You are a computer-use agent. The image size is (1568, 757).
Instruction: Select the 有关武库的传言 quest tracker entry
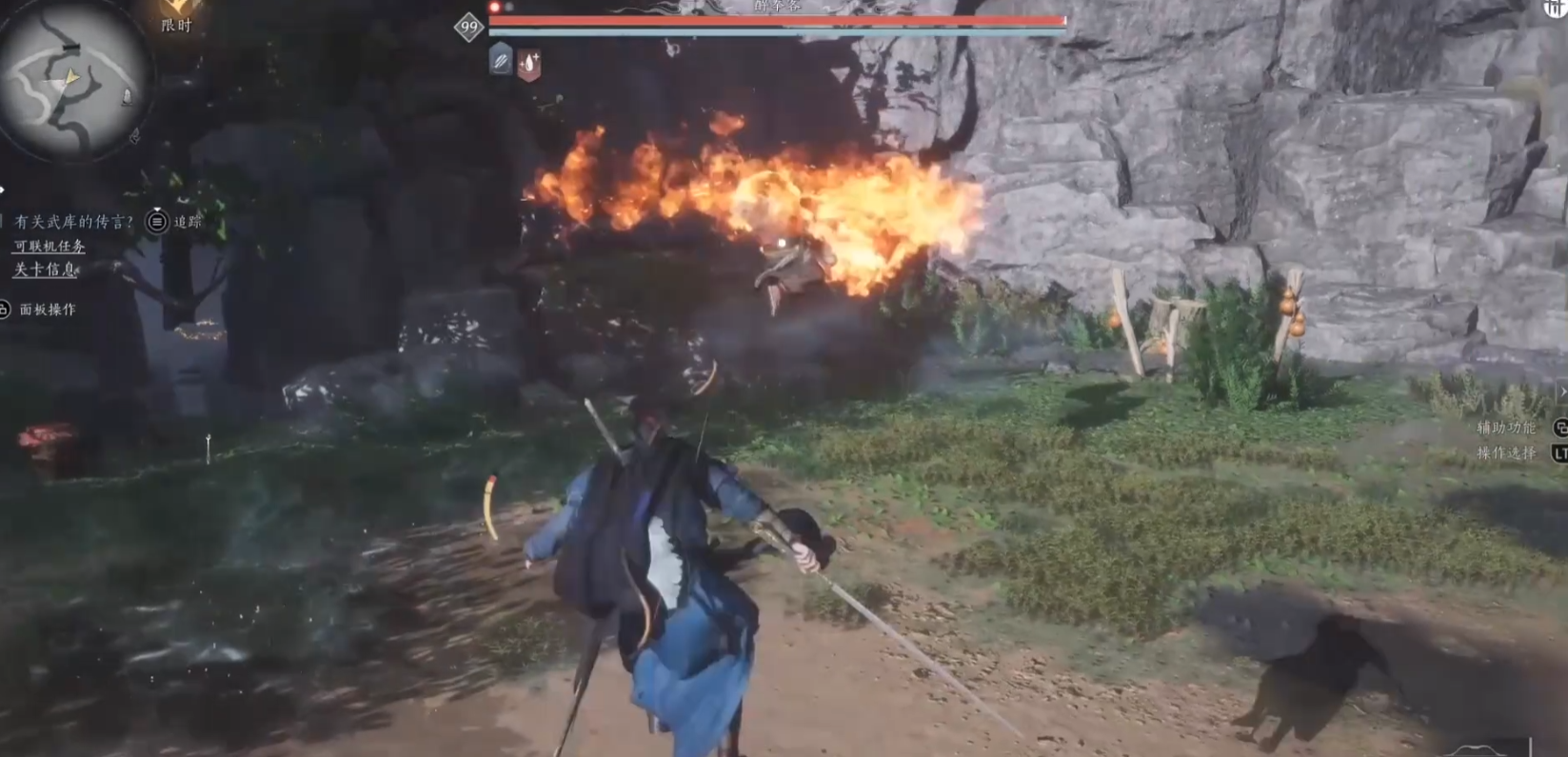74,222
